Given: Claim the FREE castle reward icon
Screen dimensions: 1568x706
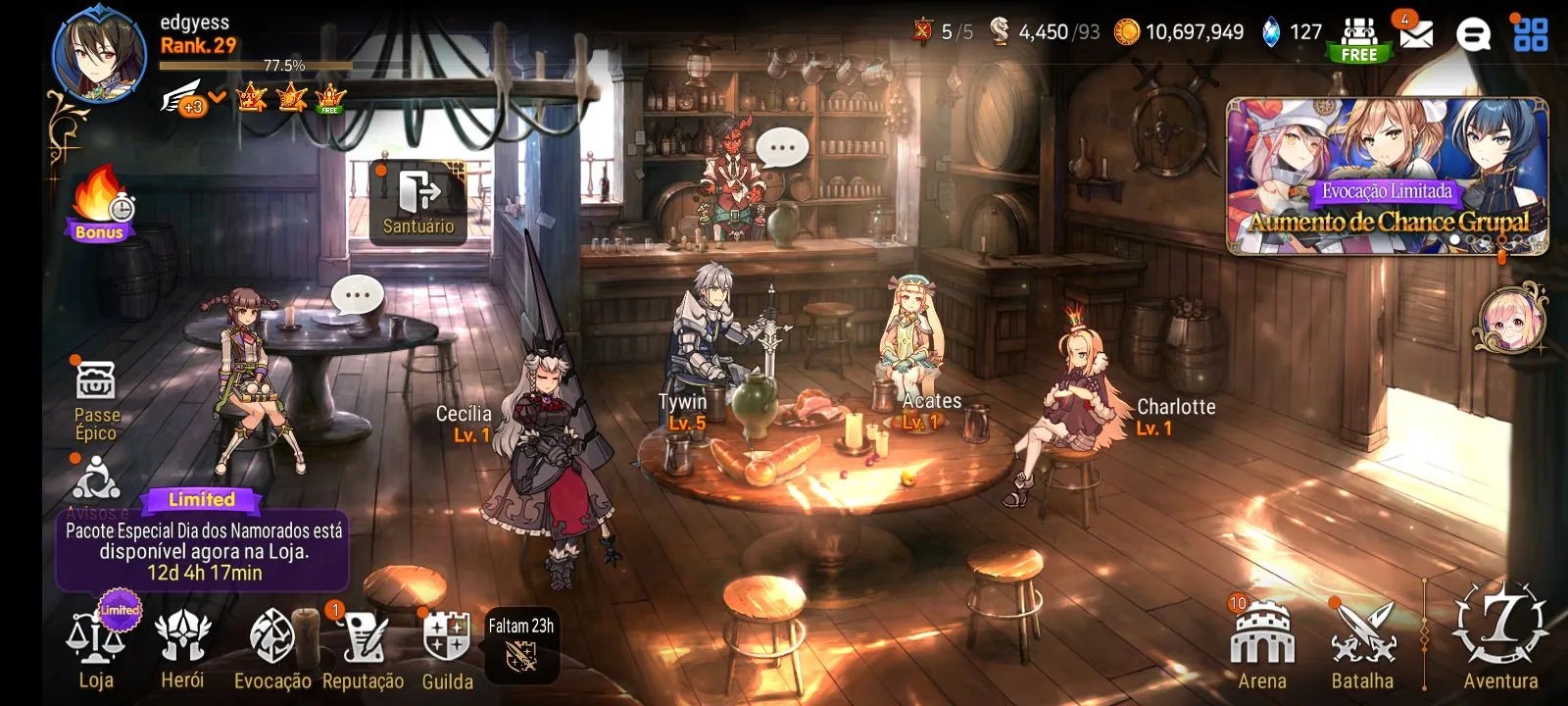Looking at the screenshot, I should coord(1359,39).
